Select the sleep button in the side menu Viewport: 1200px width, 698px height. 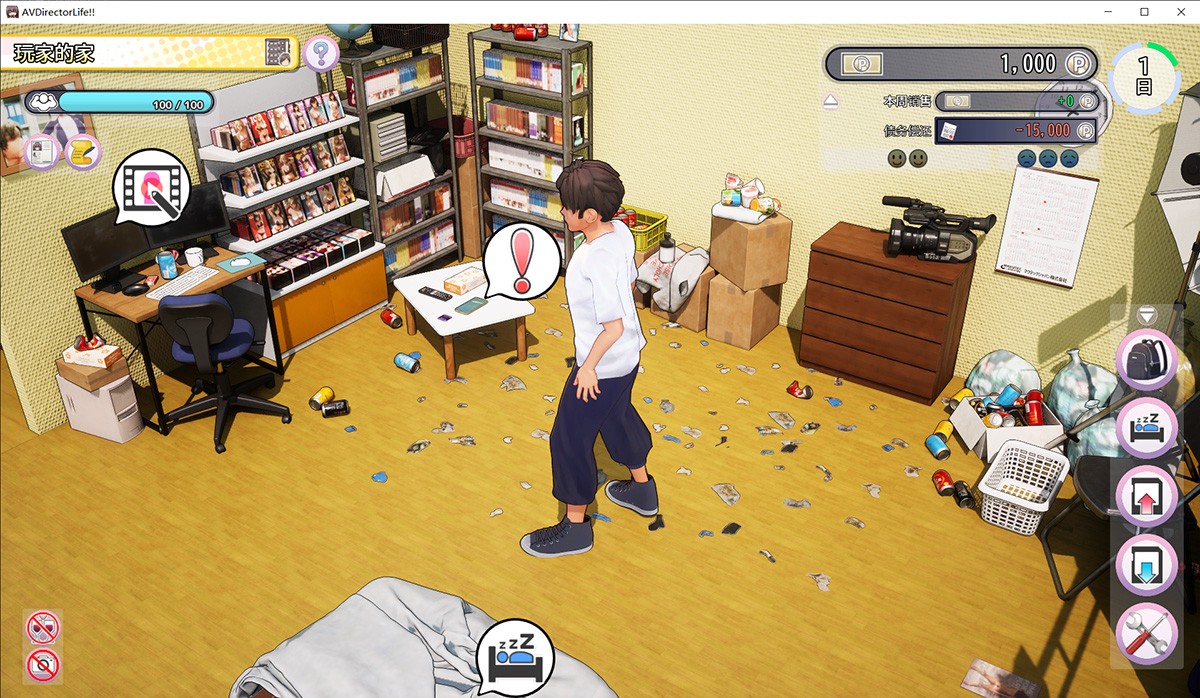click(x=1146, y=427)
